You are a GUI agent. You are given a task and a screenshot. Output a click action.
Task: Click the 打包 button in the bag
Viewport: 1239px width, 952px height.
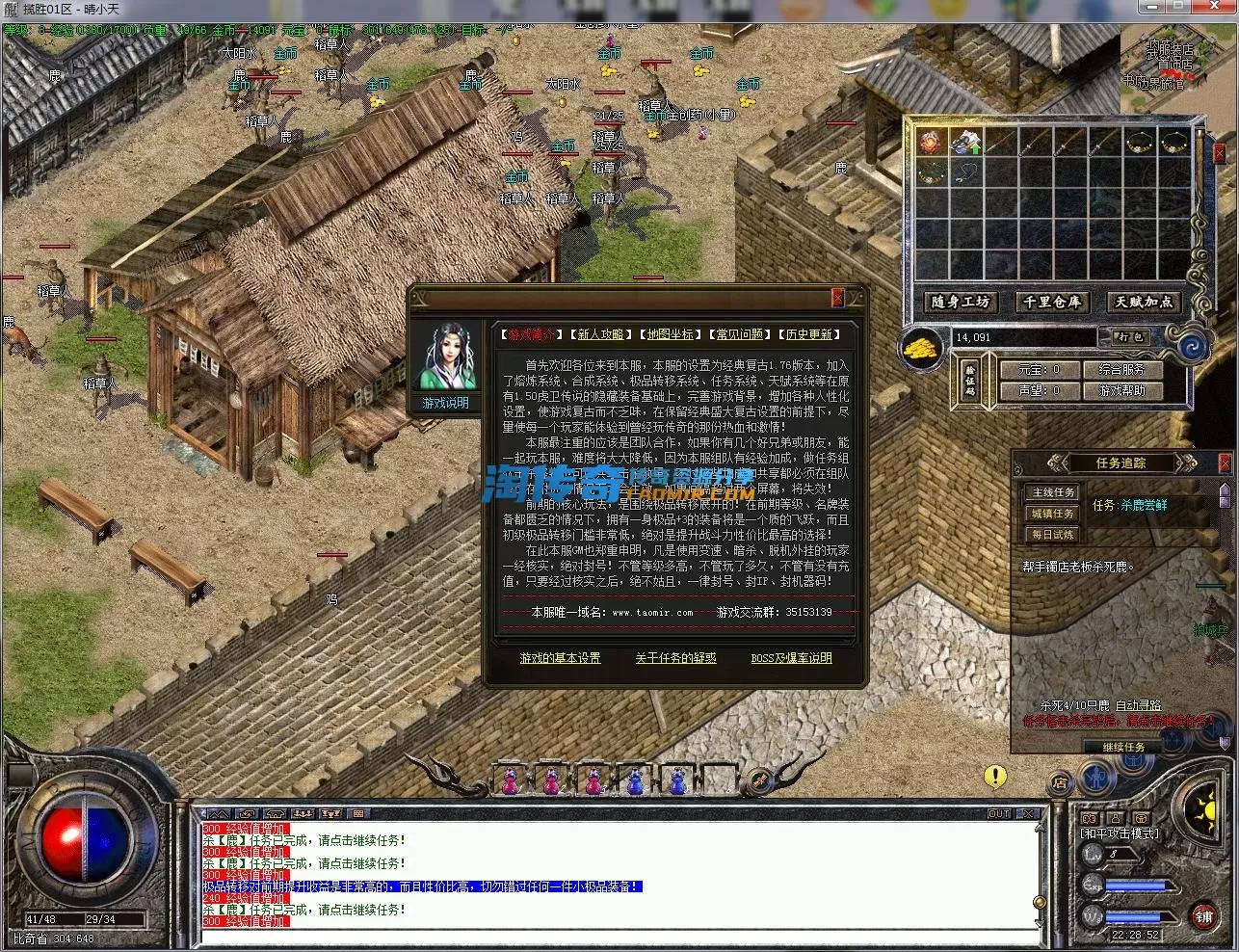tap(1130, 337)
